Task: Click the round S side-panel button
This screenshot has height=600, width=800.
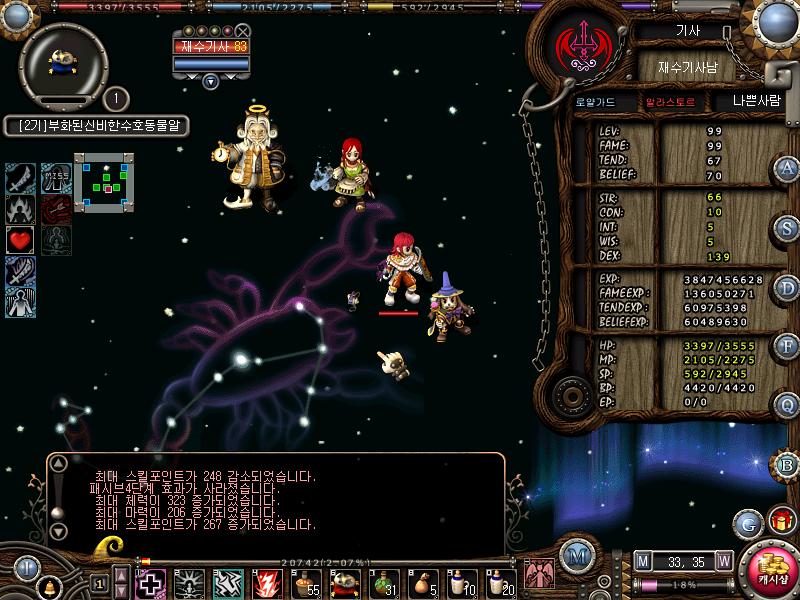Action: coord(787,228)
